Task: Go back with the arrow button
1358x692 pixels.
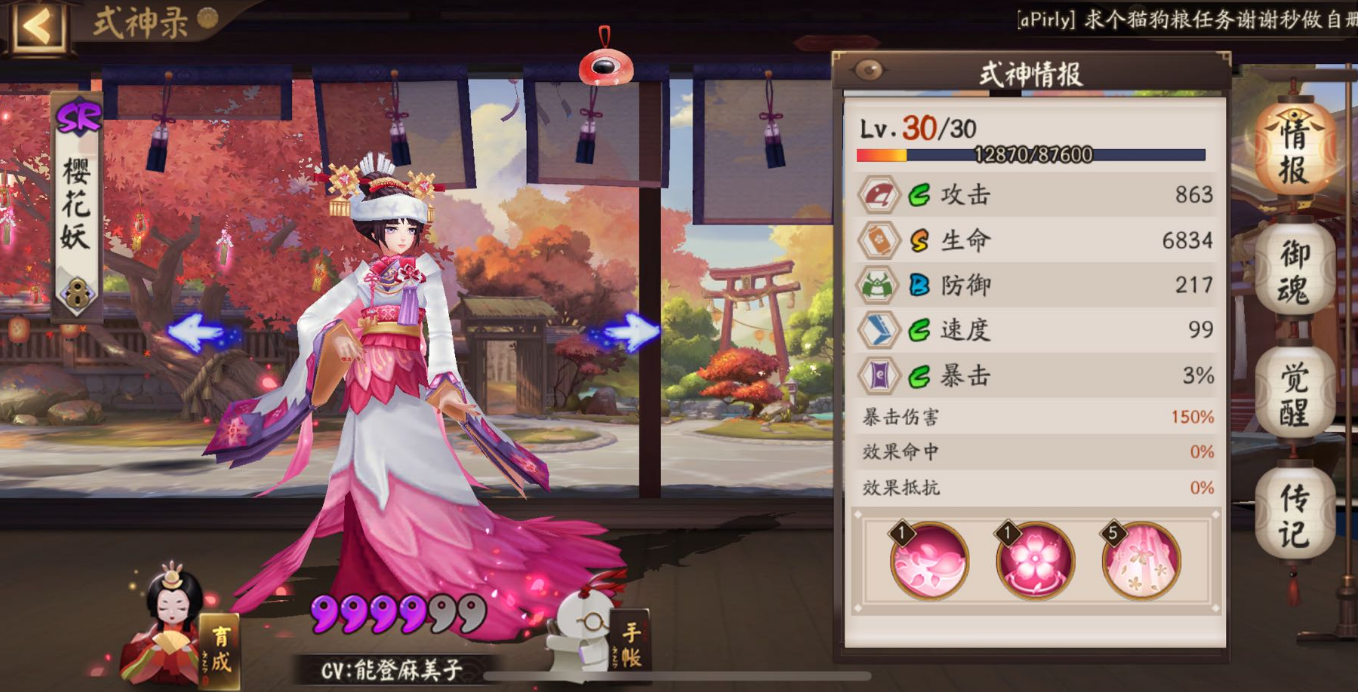Action: [38, 27]
